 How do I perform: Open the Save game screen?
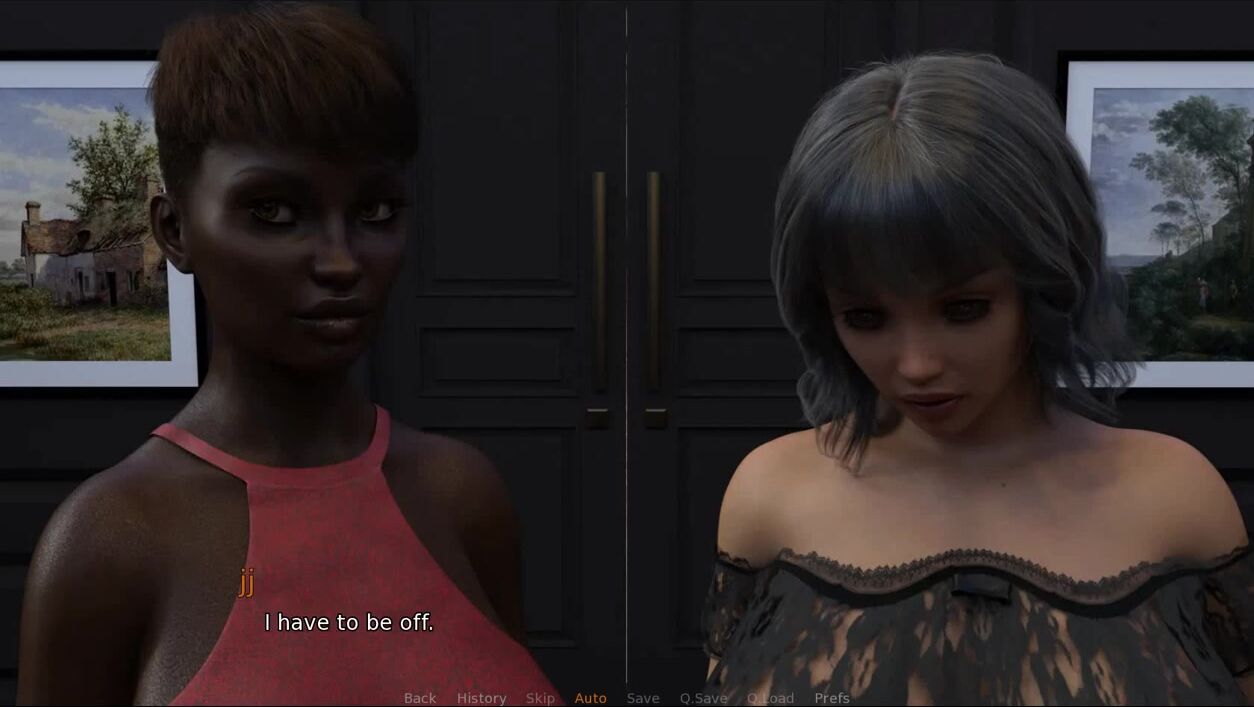point(643,698)
